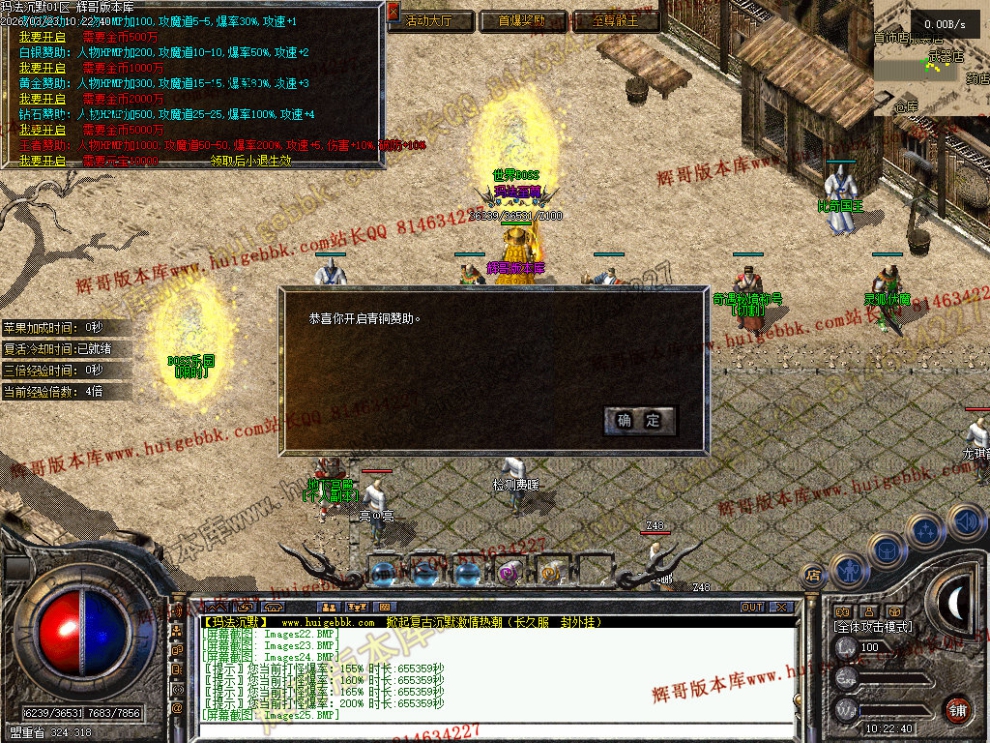The image size is (990, 743).
Task: Switch the 全体攻击模式 attack mode label
Action: 872,626
